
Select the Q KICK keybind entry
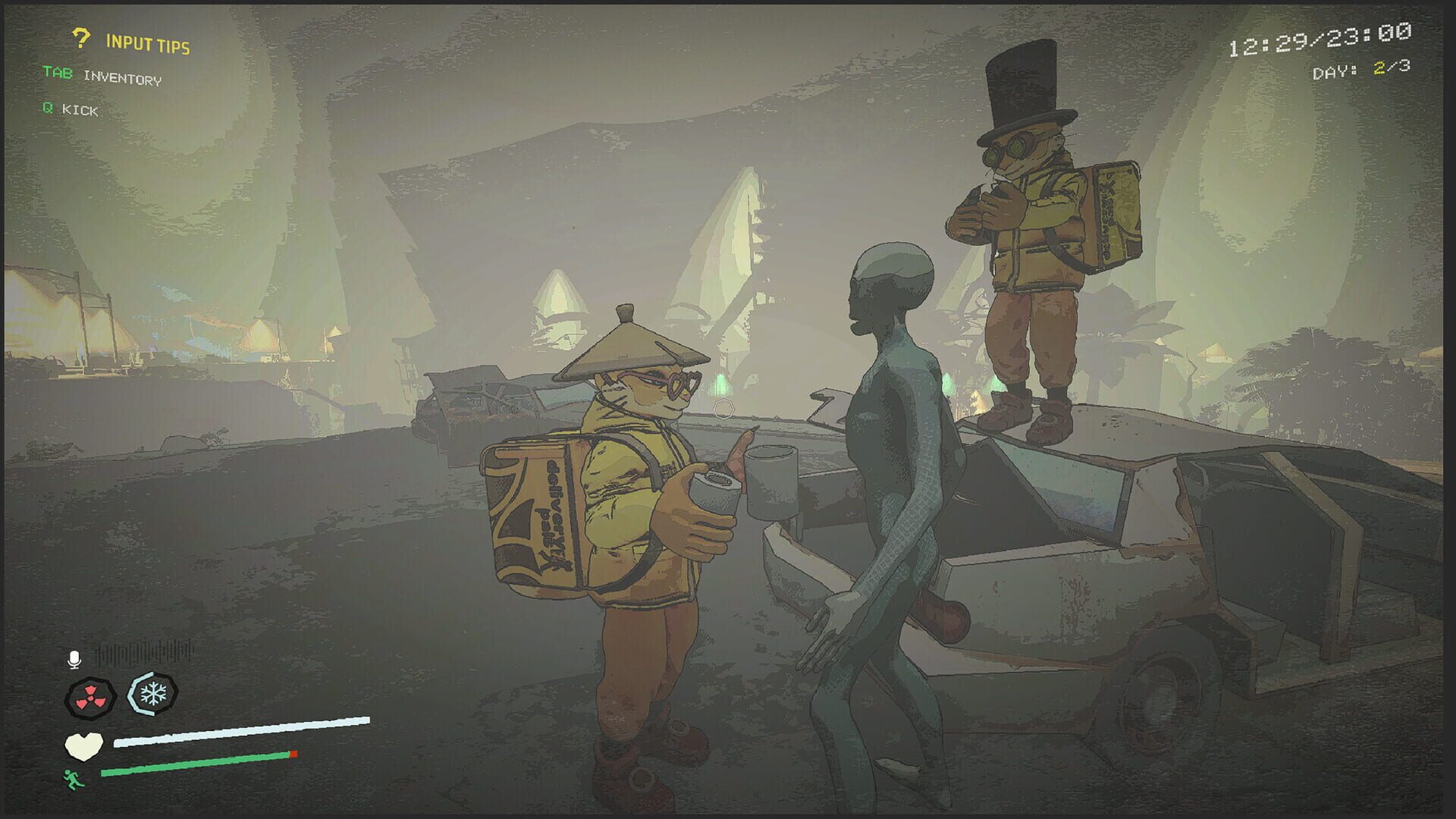72,110
